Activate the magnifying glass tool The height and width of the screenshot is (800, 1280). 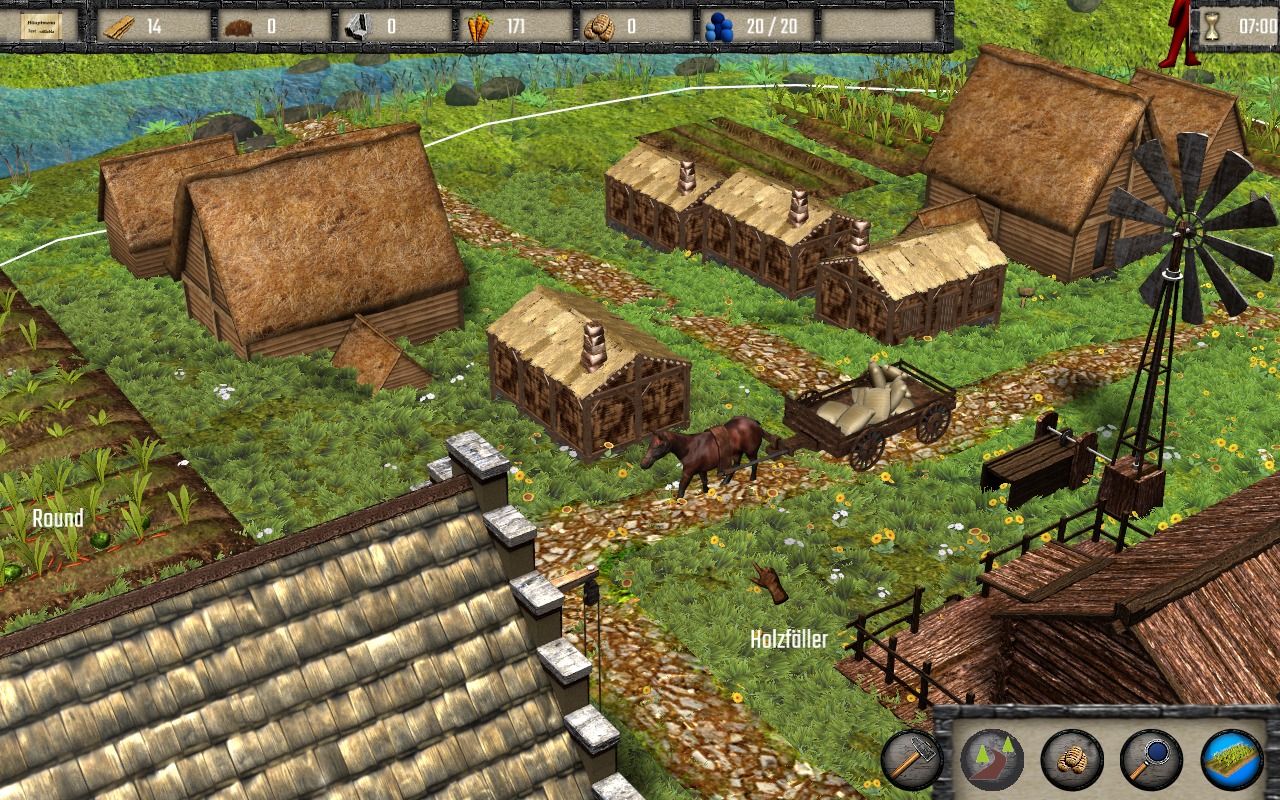1151,760
